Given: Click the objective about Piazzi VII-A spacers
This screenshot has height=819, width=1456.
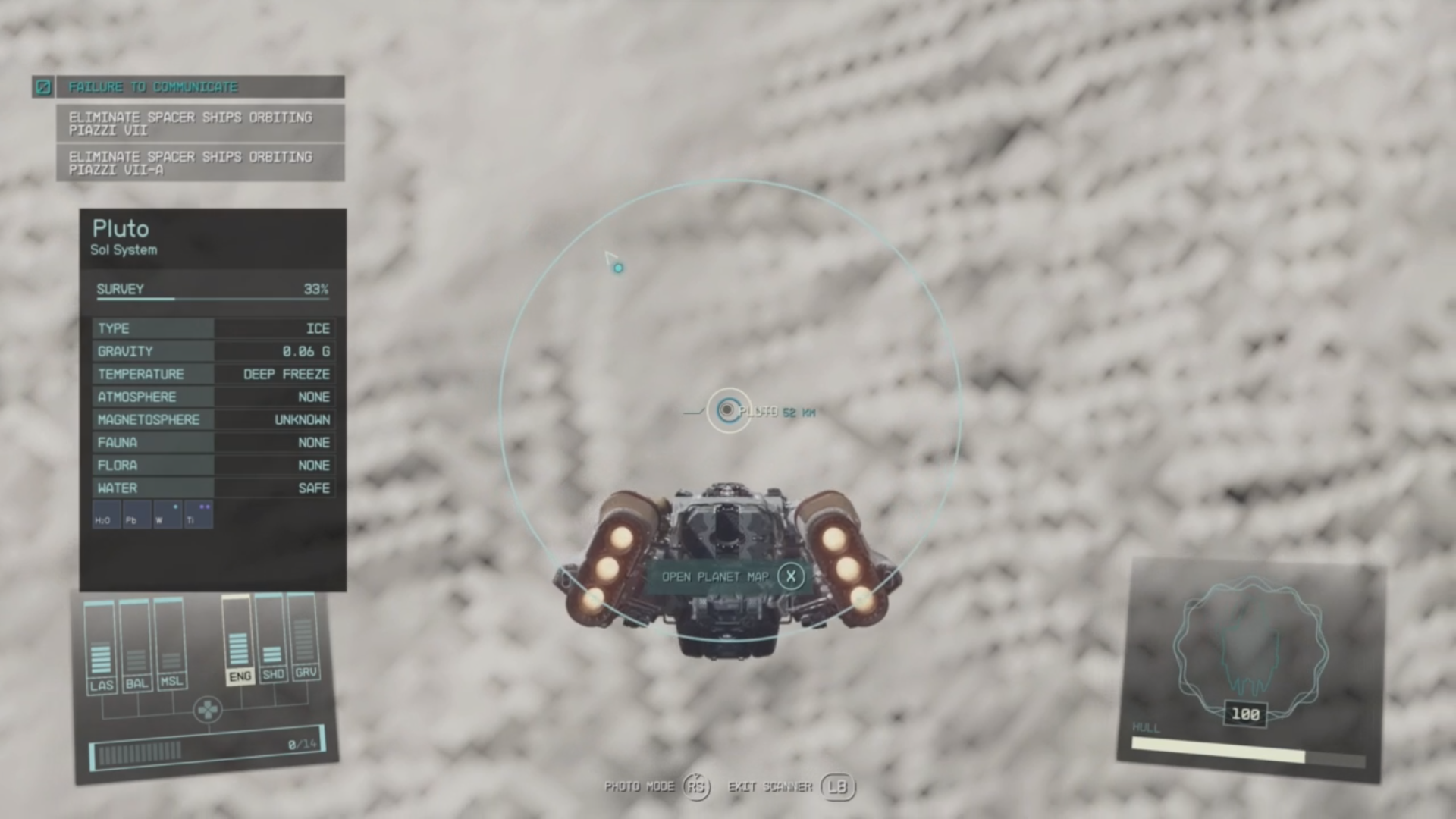Looking at the screenshot, I should (x=200, y=163).
